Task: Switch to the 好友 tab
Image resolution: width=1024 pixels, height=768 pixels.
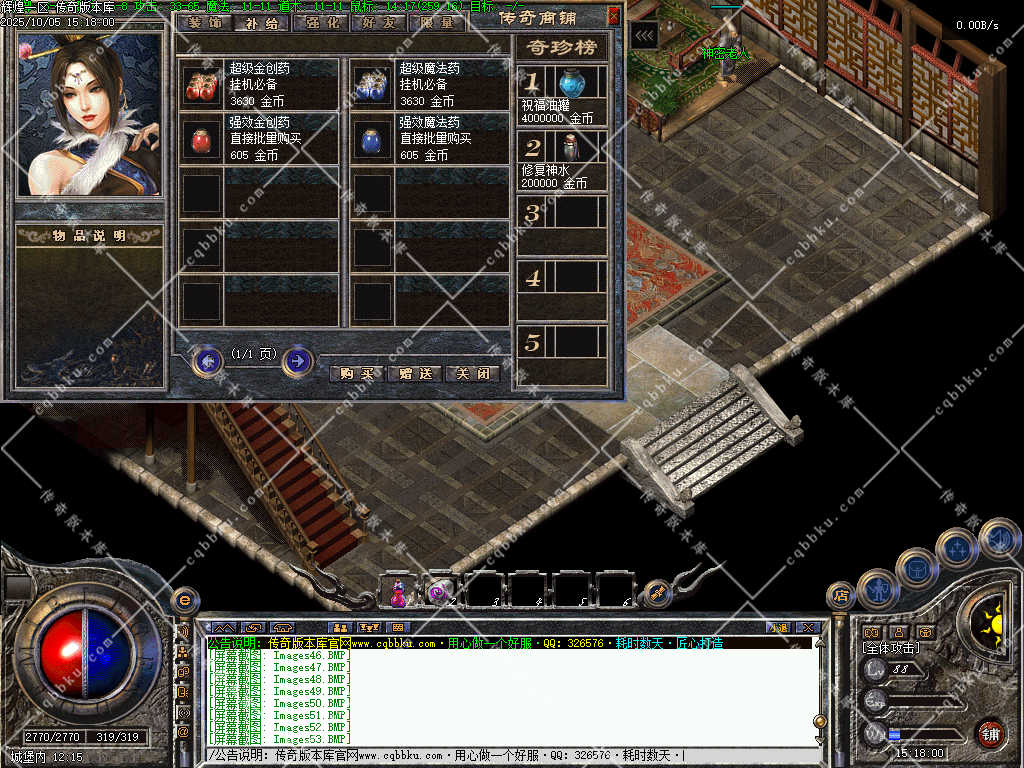Action: 377,22
